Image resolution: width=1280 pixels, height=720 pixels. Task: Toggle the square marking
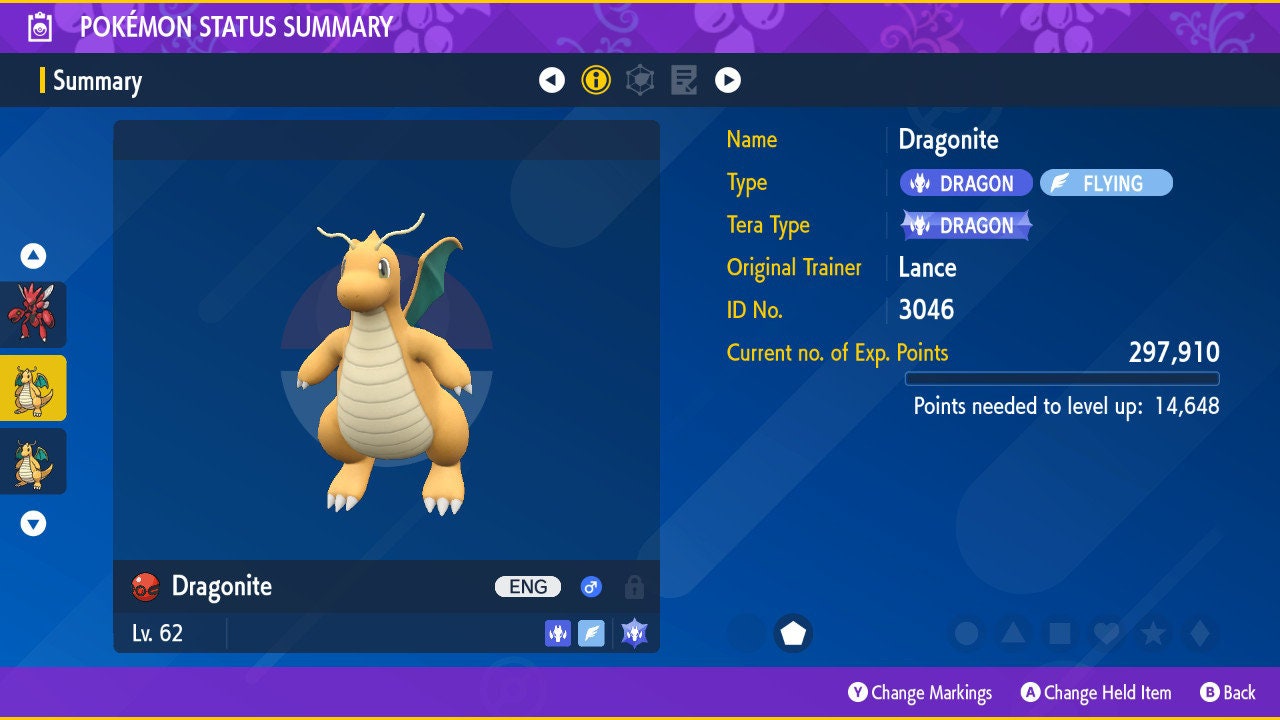pos(1060,633)
